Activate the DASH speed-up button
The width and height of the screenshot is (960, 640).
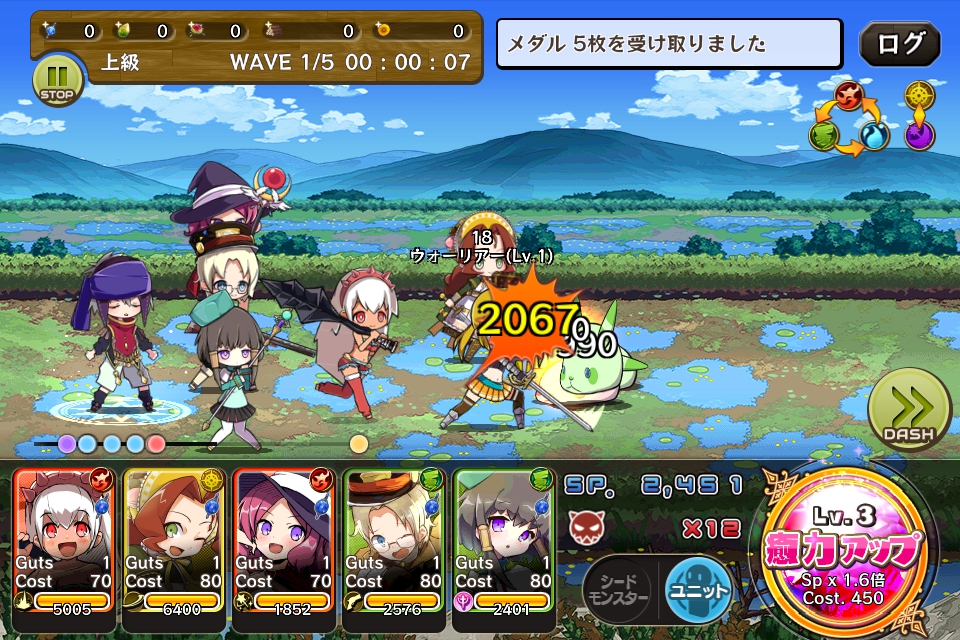coord(908,411)
